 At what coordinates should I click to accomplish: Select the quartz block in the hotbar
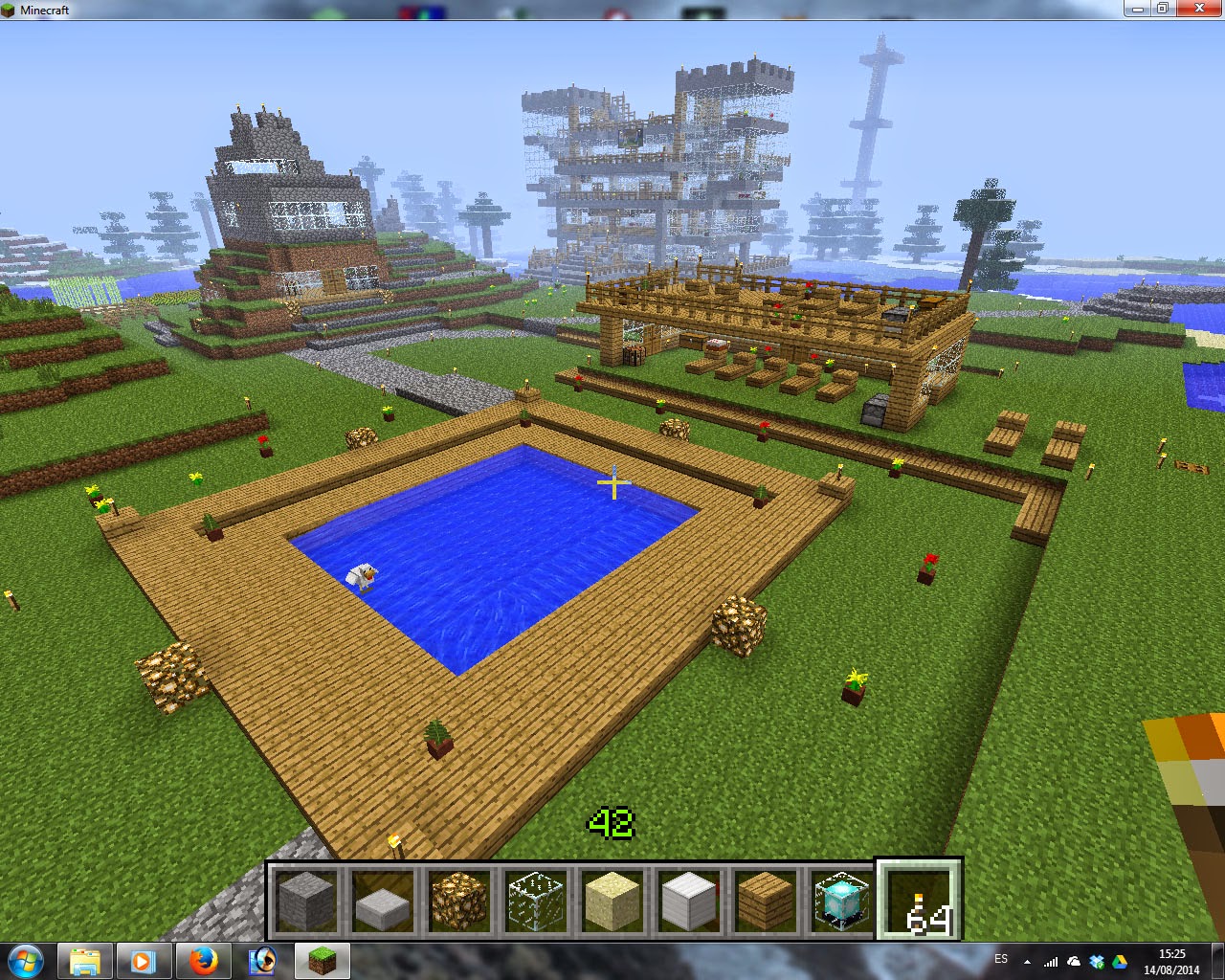pyautogui.click(x=688, y=900)
